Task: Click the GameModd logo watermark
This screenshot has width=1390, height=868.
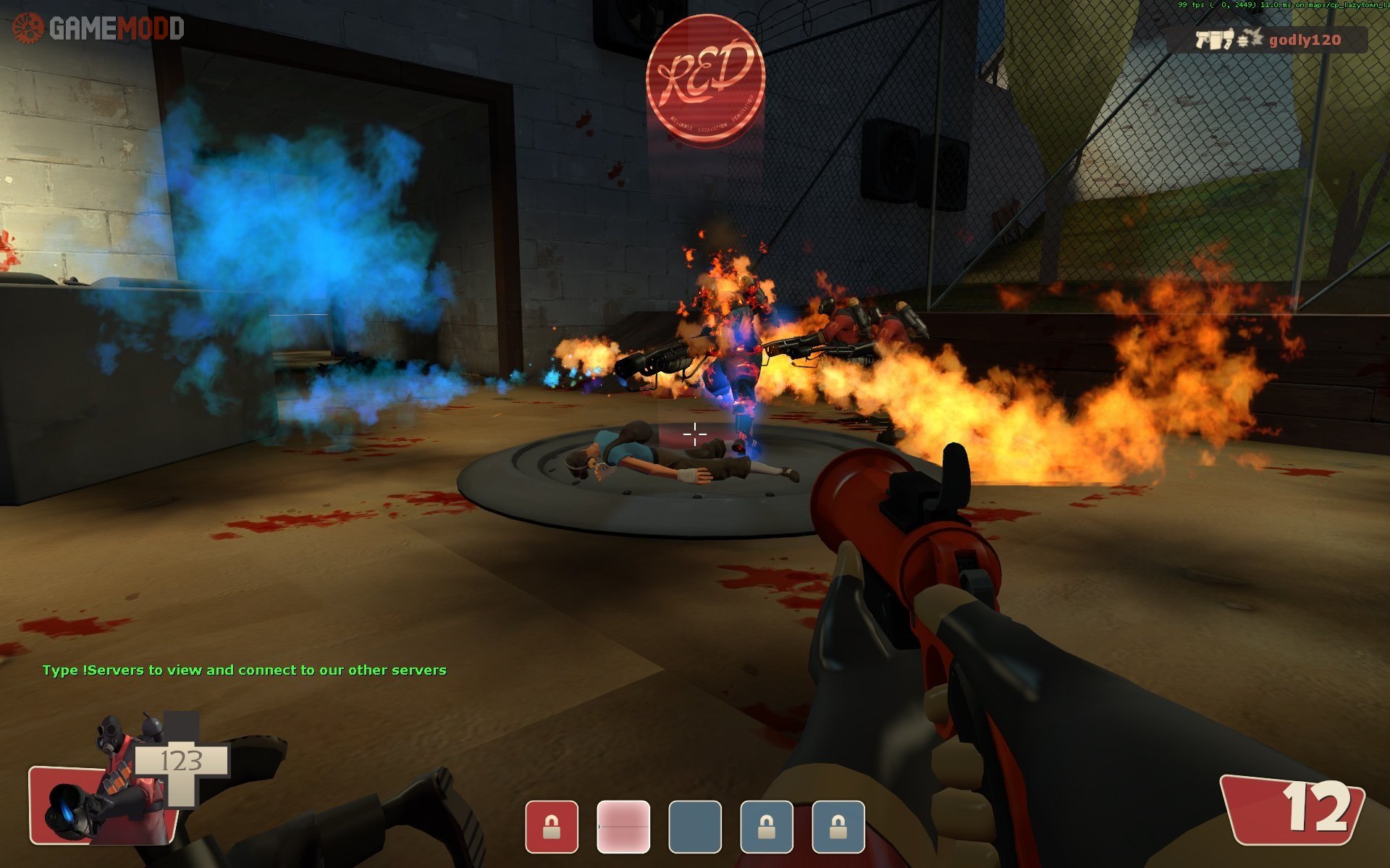Action: coord(98,28)
